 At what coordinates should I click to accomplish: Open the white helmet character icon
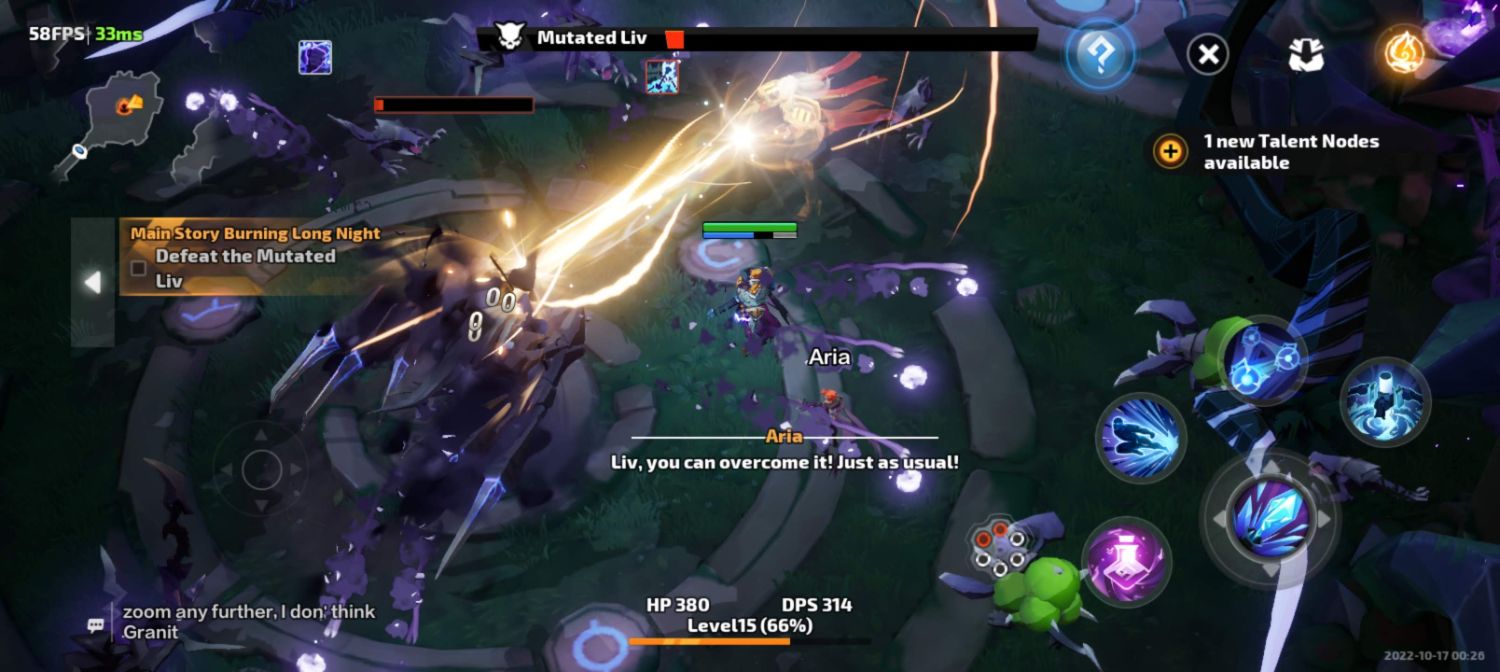pyautogui.click(x=1306, y=55)
